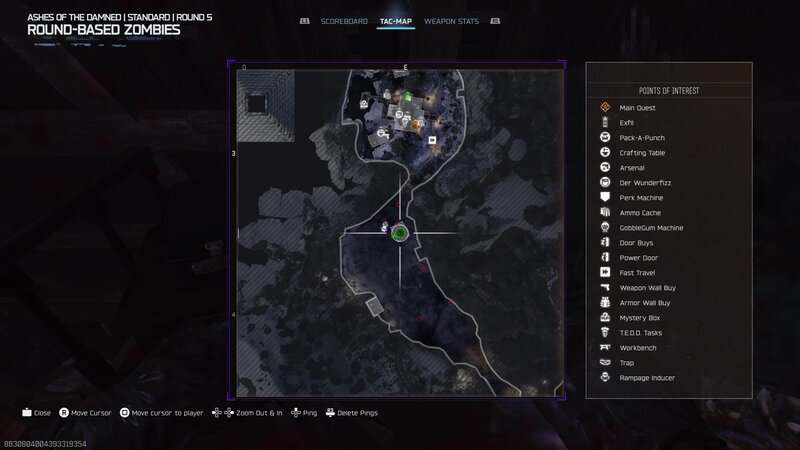Pick Crafting Table from the legend
The width and height of the screenshot is (800, 450).
642,153
